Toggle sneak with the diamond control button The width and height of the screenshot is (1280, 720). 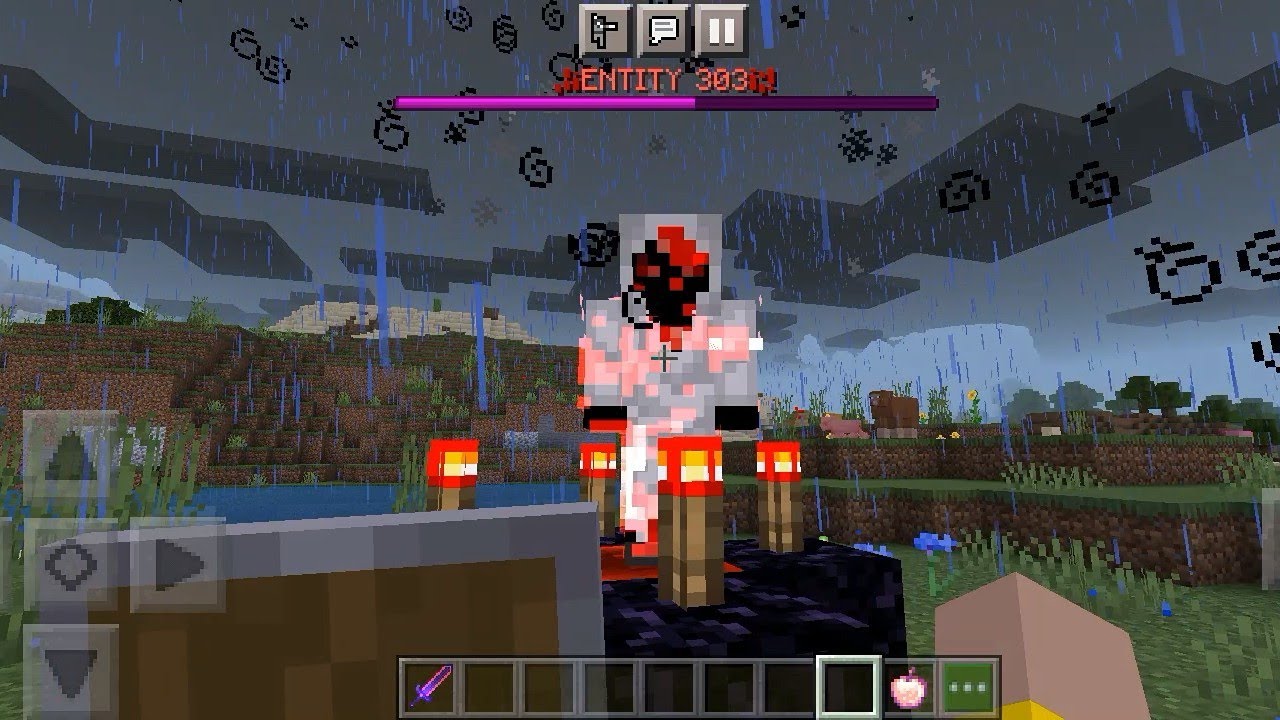pyautogui.click(x=68, y=566)
